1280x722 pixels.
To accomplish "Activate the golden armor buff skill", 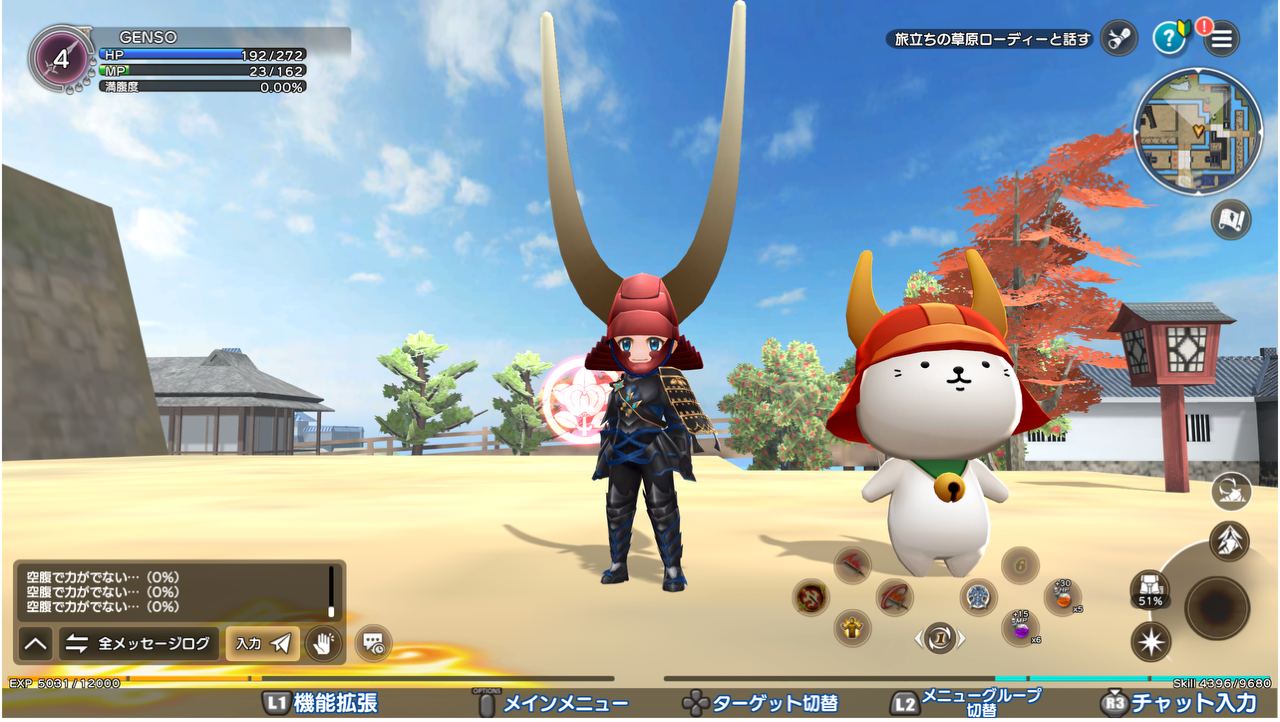I will (852, 628).
